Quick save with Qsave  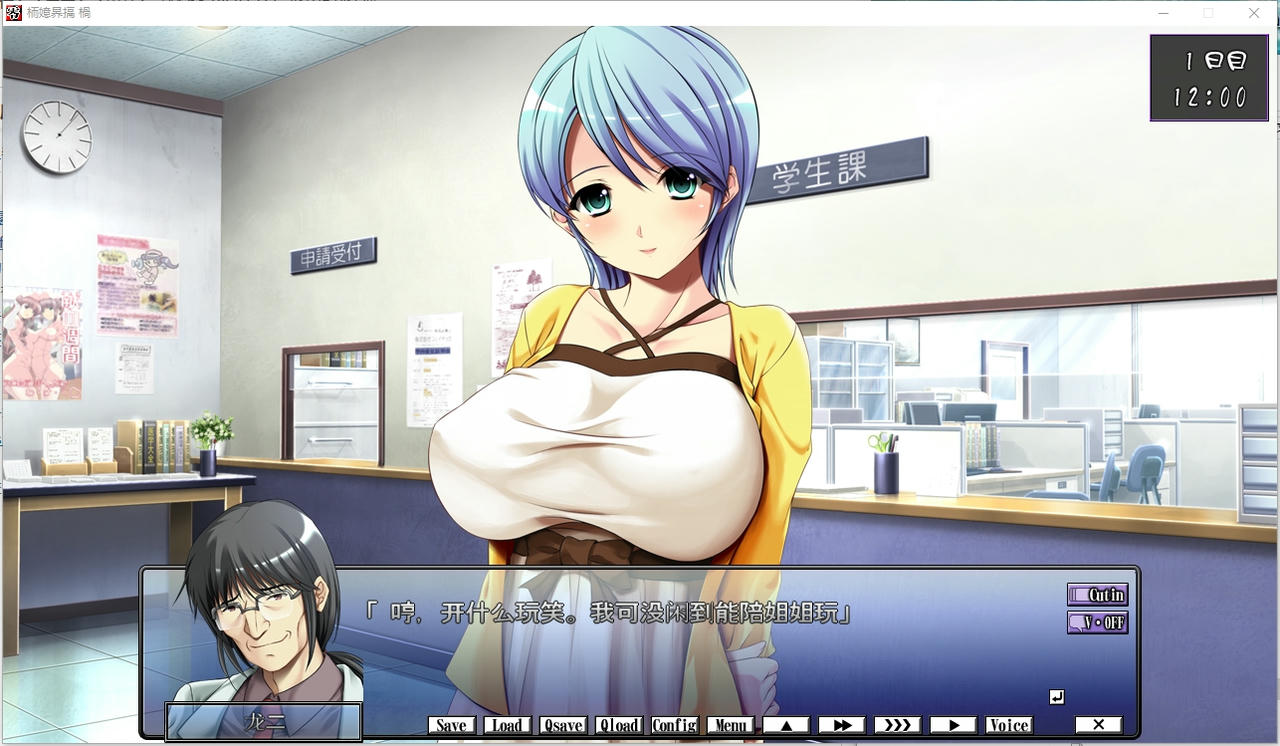click(563, 725)
